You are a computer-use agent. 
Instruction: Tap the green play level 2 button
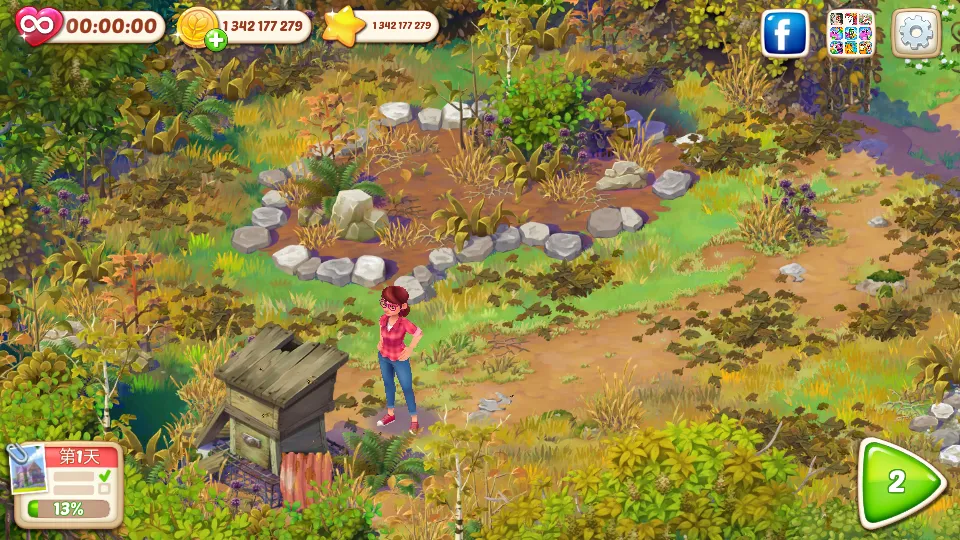click(900, 483)
